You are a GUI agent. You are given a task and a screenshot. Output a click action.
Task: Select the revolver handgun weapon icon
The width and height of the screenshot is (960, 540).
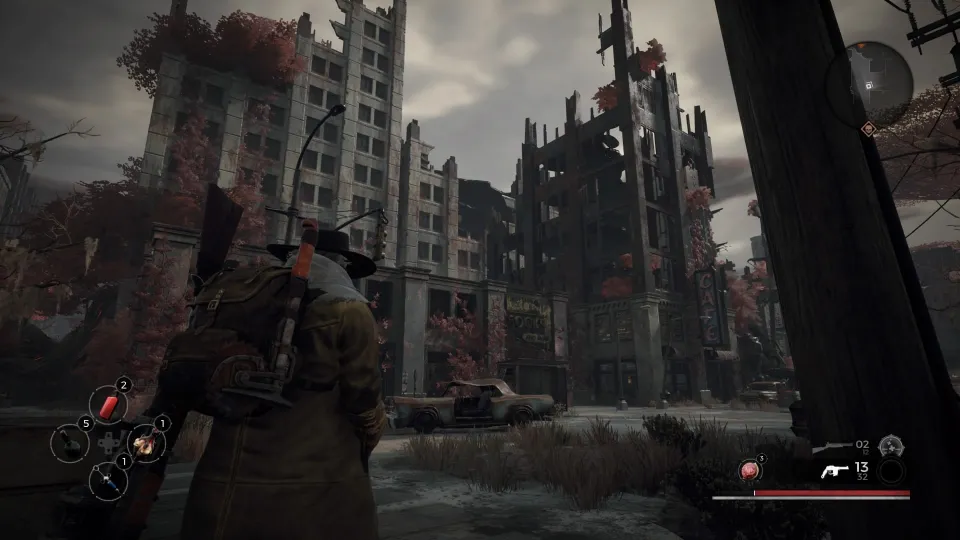click(833, 472)
